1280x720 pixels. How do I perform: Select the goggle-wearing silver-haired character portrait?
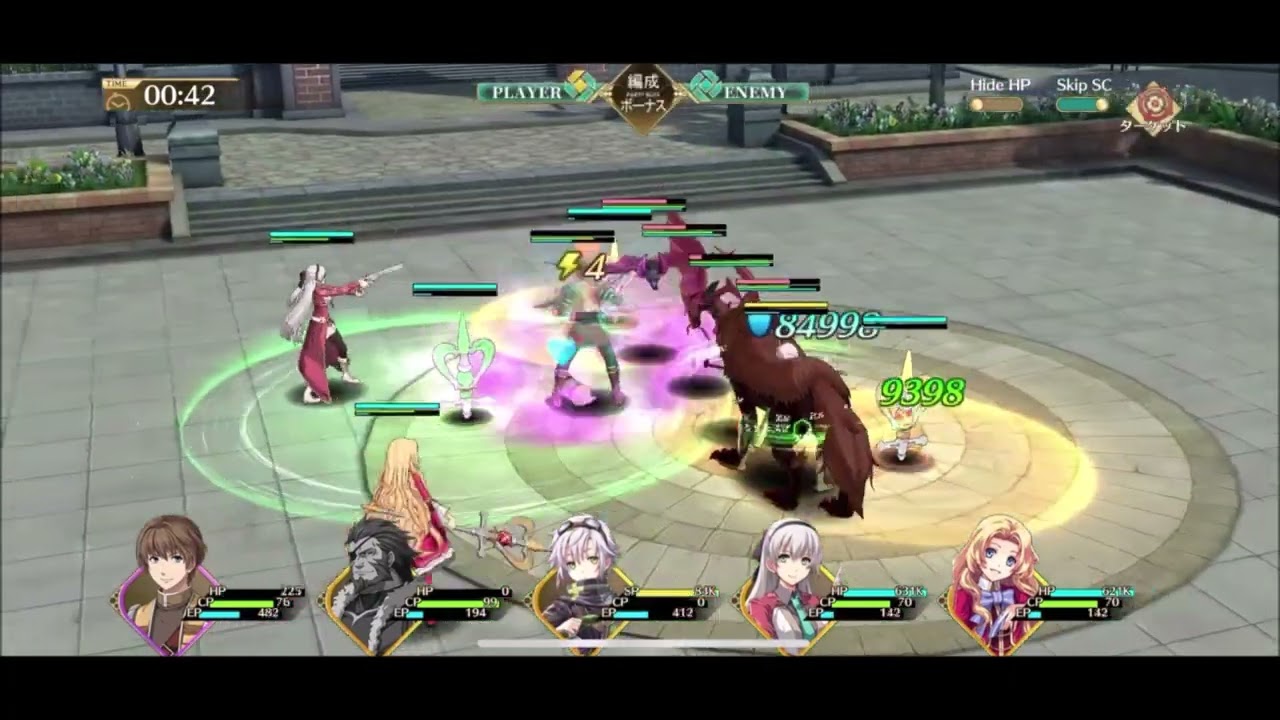(x=580, y=558)
